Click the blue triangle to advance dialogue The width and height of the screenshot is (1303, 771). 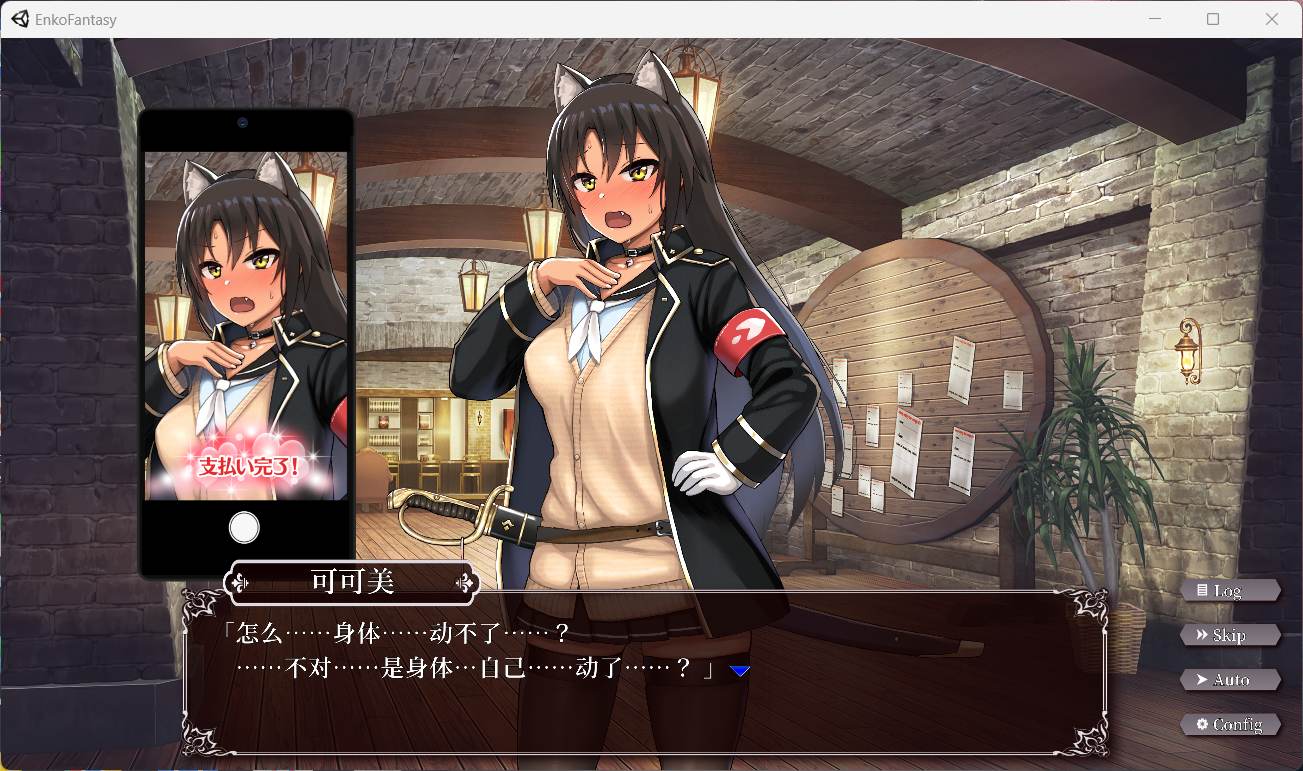(740, 671)
